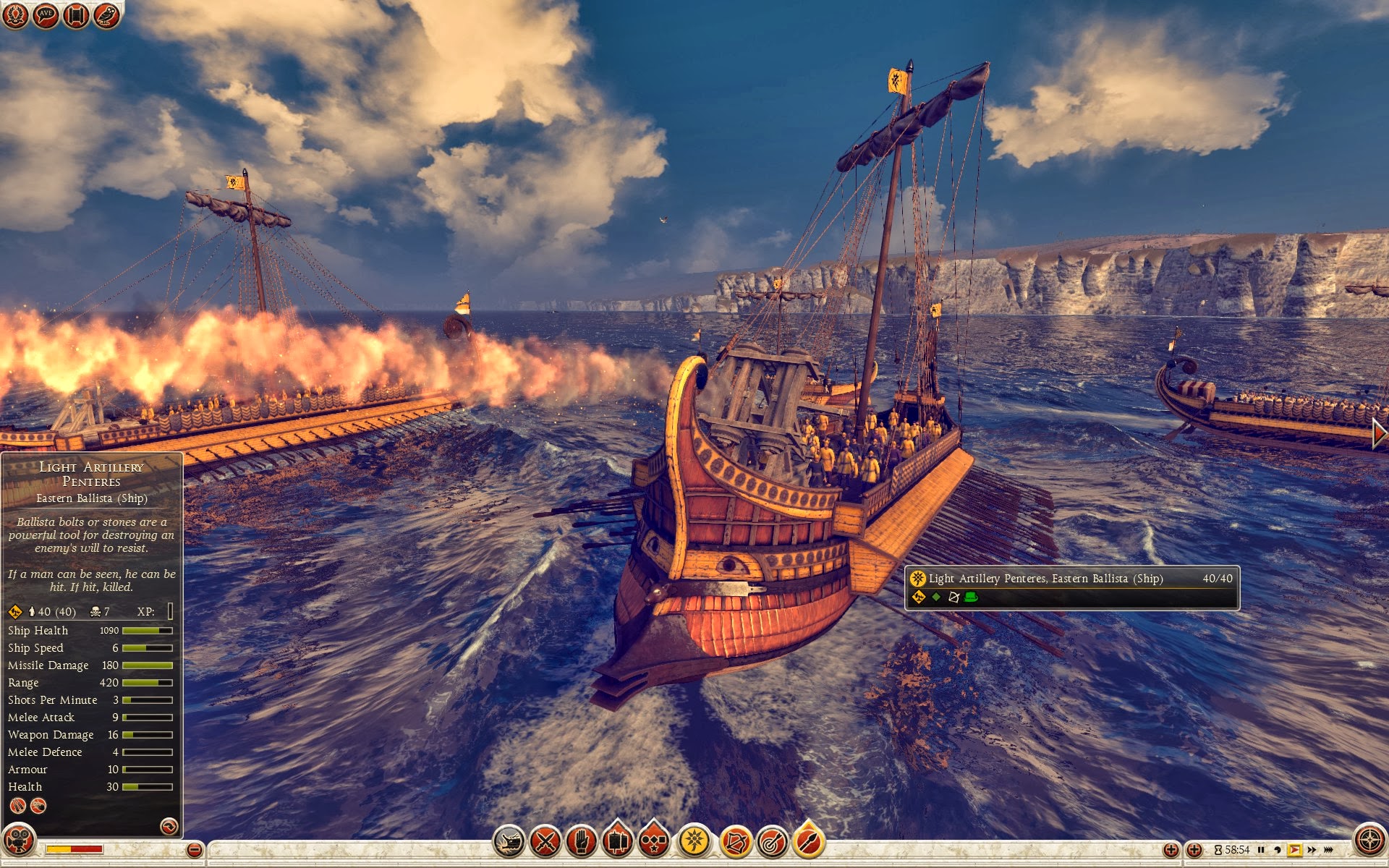Pause the battle
Viewport: 1389px width, 868px height.
(1261, 850)
